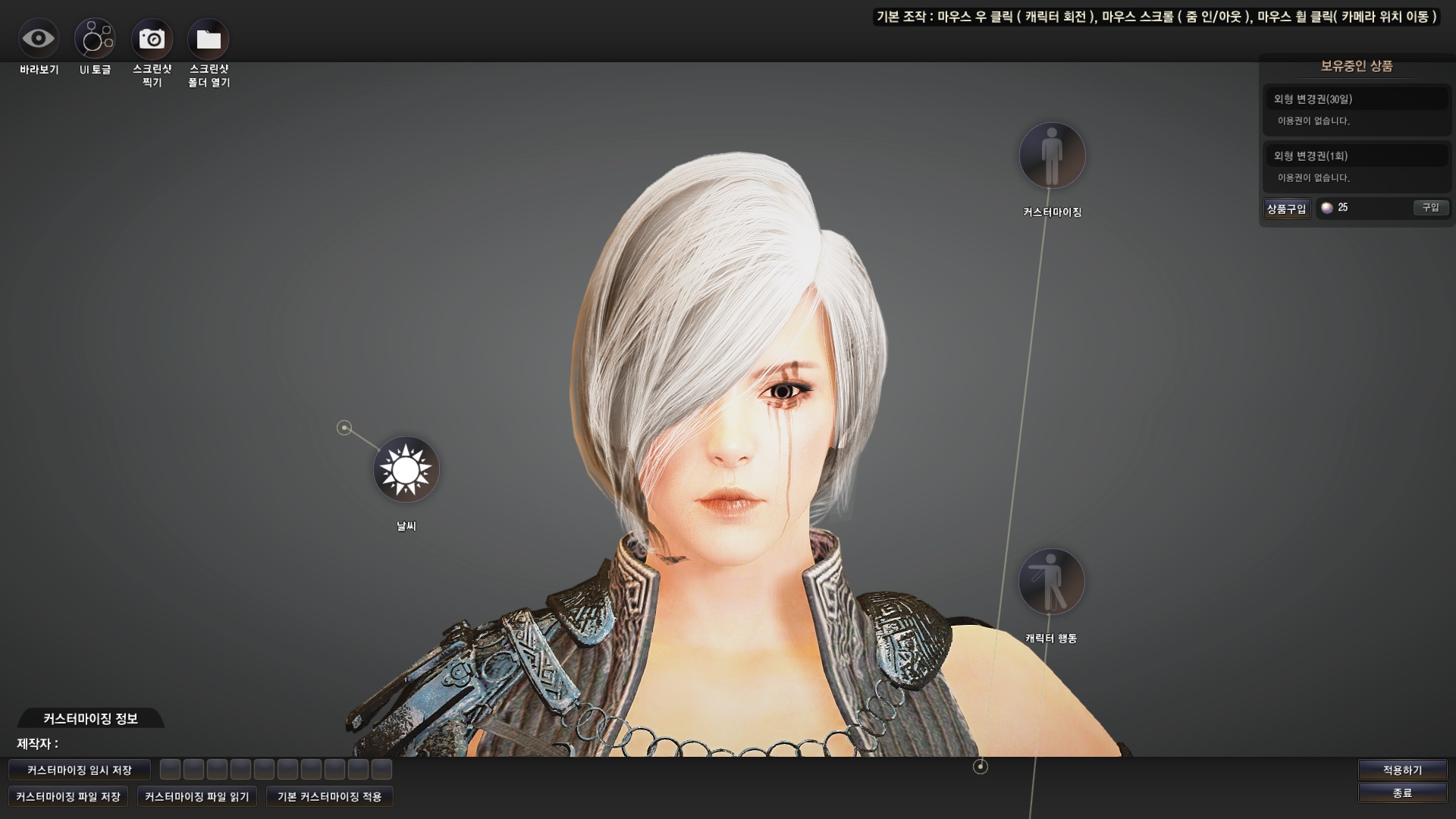Apply default with 기본 커스터마이징 적용
Screen dimensions: 1456x819
(330, 797)
